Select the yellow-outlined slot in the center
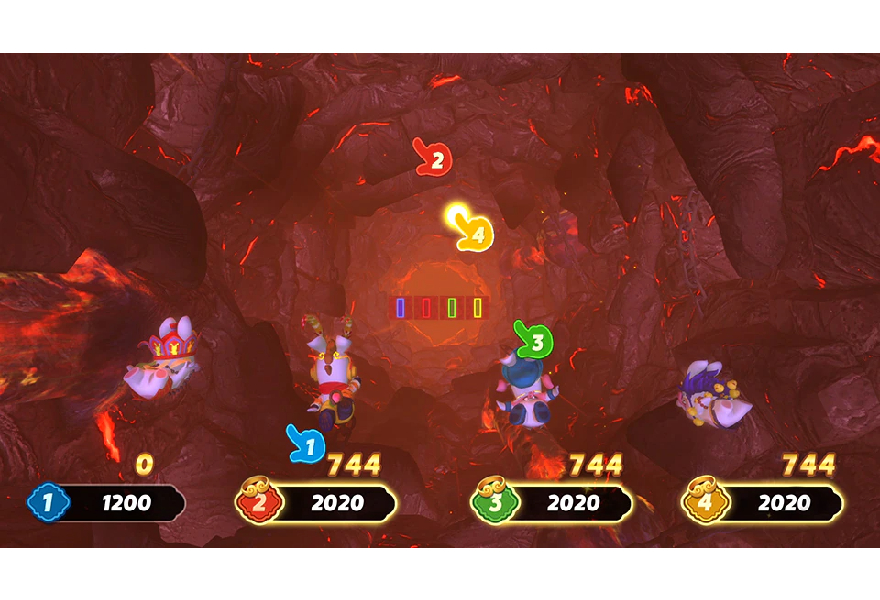 pos(478,308)
